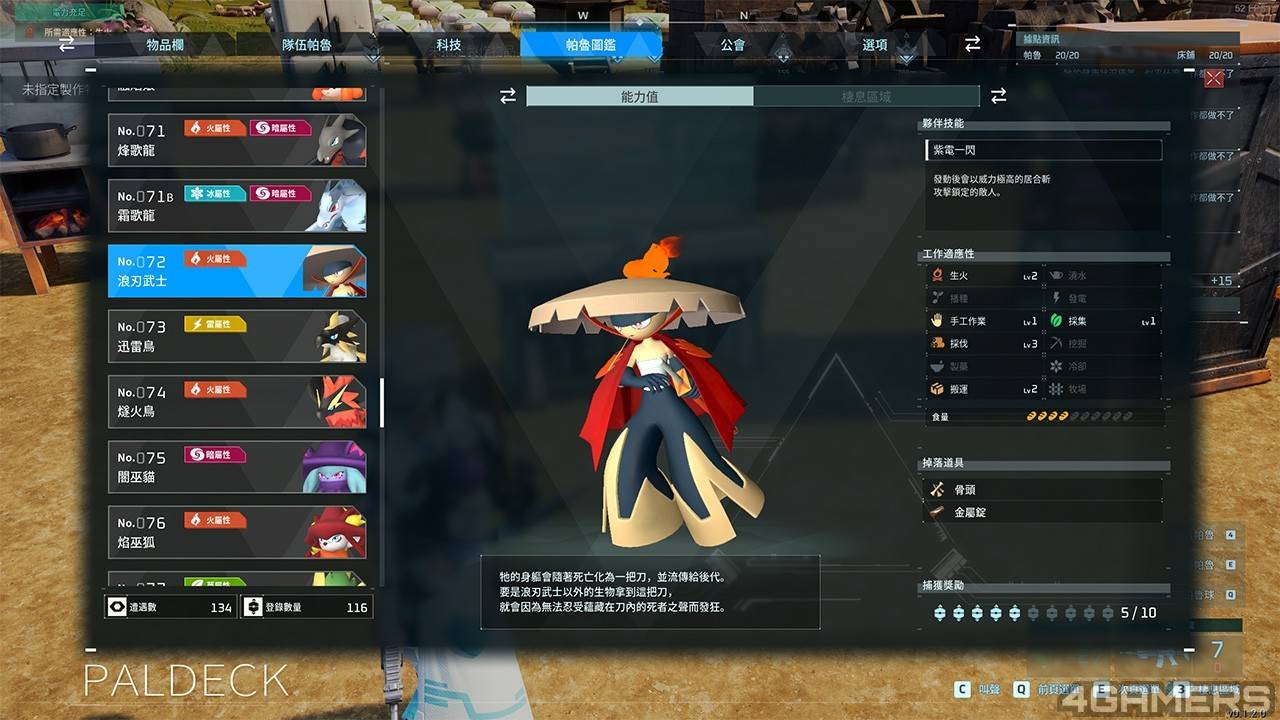Image resolution: width=1280 pixels, height=720 pixels.
Task: Open the 科技 technology tab
Action: 449,45
